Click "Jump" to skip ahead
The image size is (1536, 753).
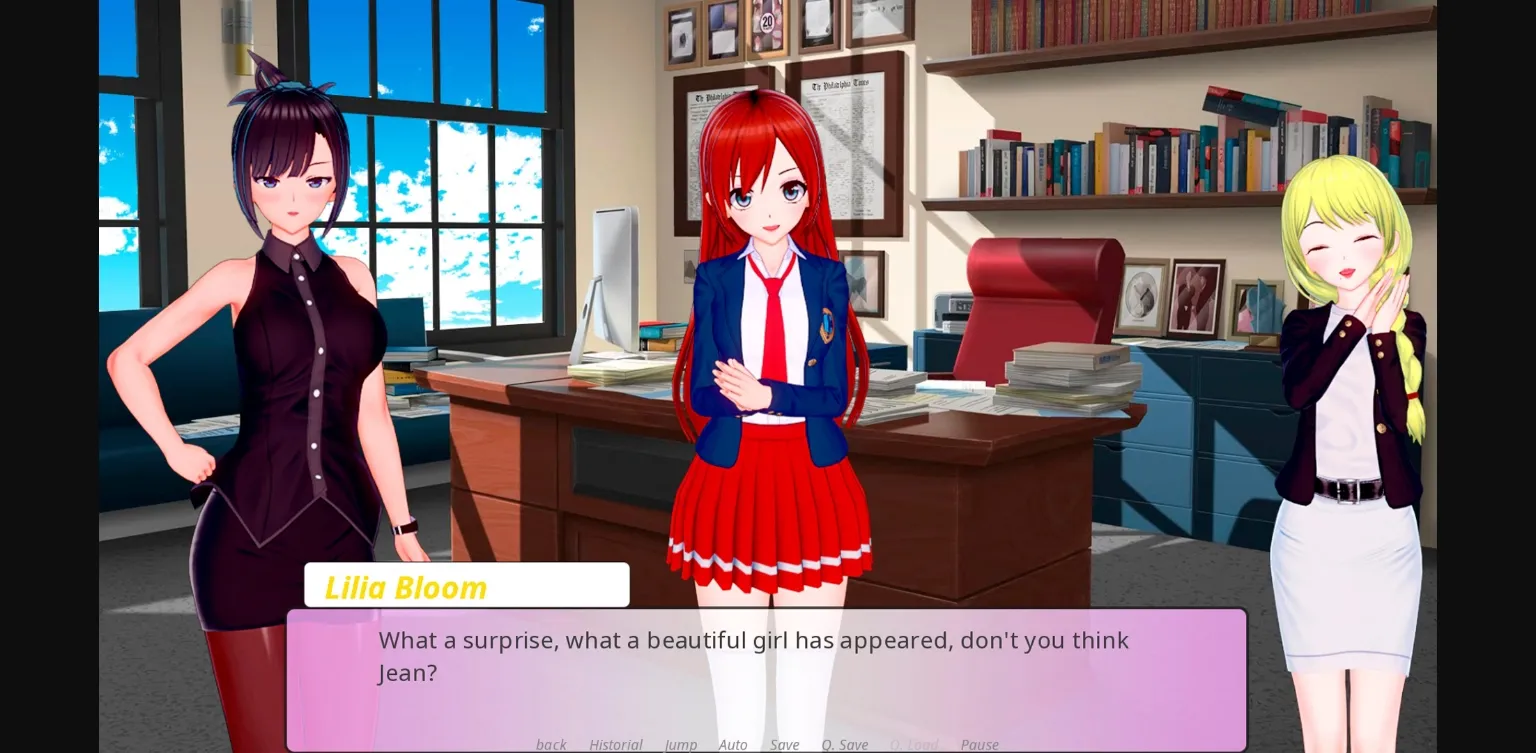[681, 744]
